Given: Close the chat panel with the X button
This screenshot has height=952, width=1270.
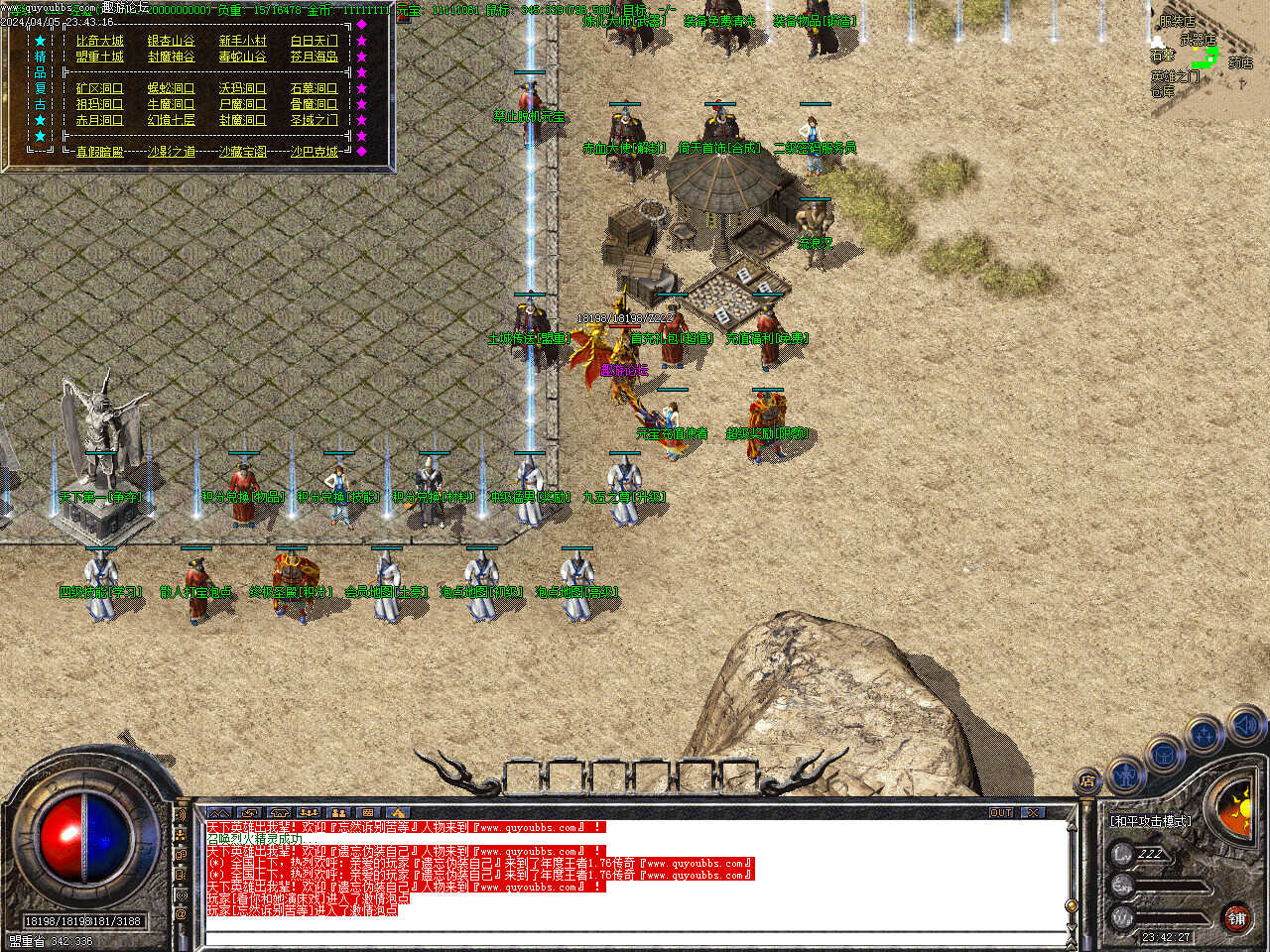Looking at the screenshot, I should coord(1034,812).
